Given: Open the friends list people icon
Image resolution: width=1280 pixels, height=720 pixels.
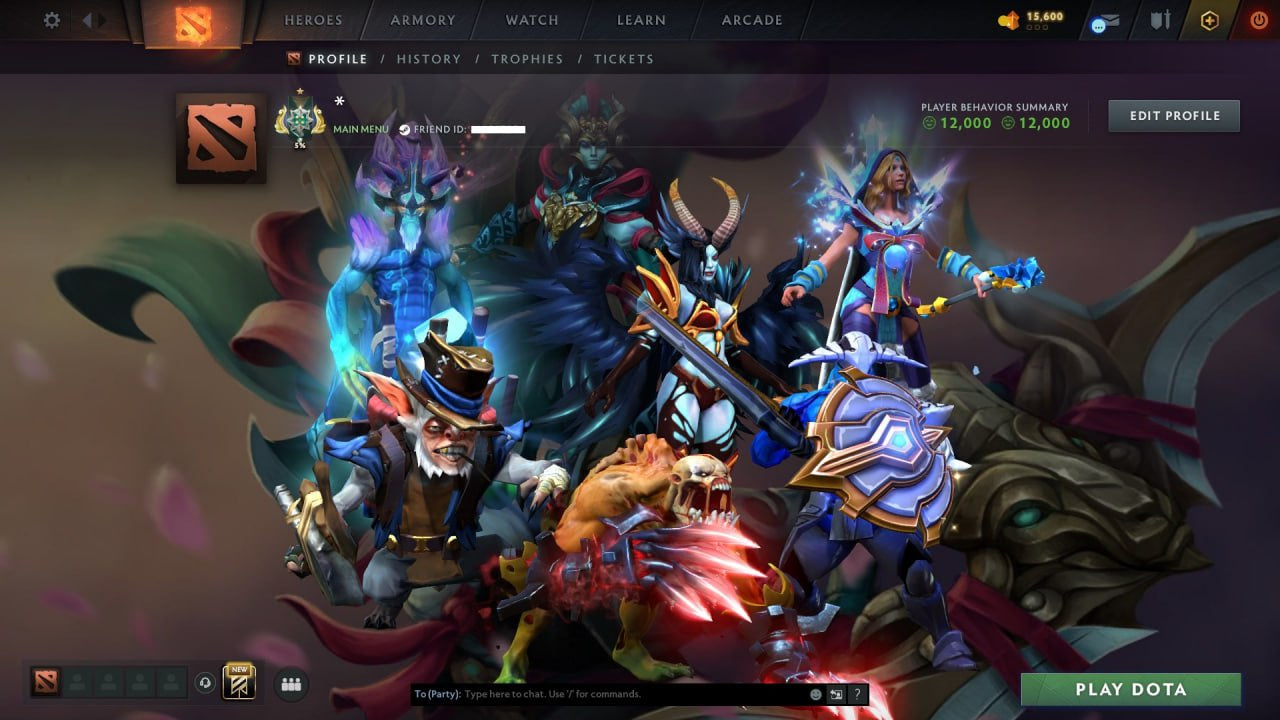Looking at the screenshot, I should coord(291,684).
